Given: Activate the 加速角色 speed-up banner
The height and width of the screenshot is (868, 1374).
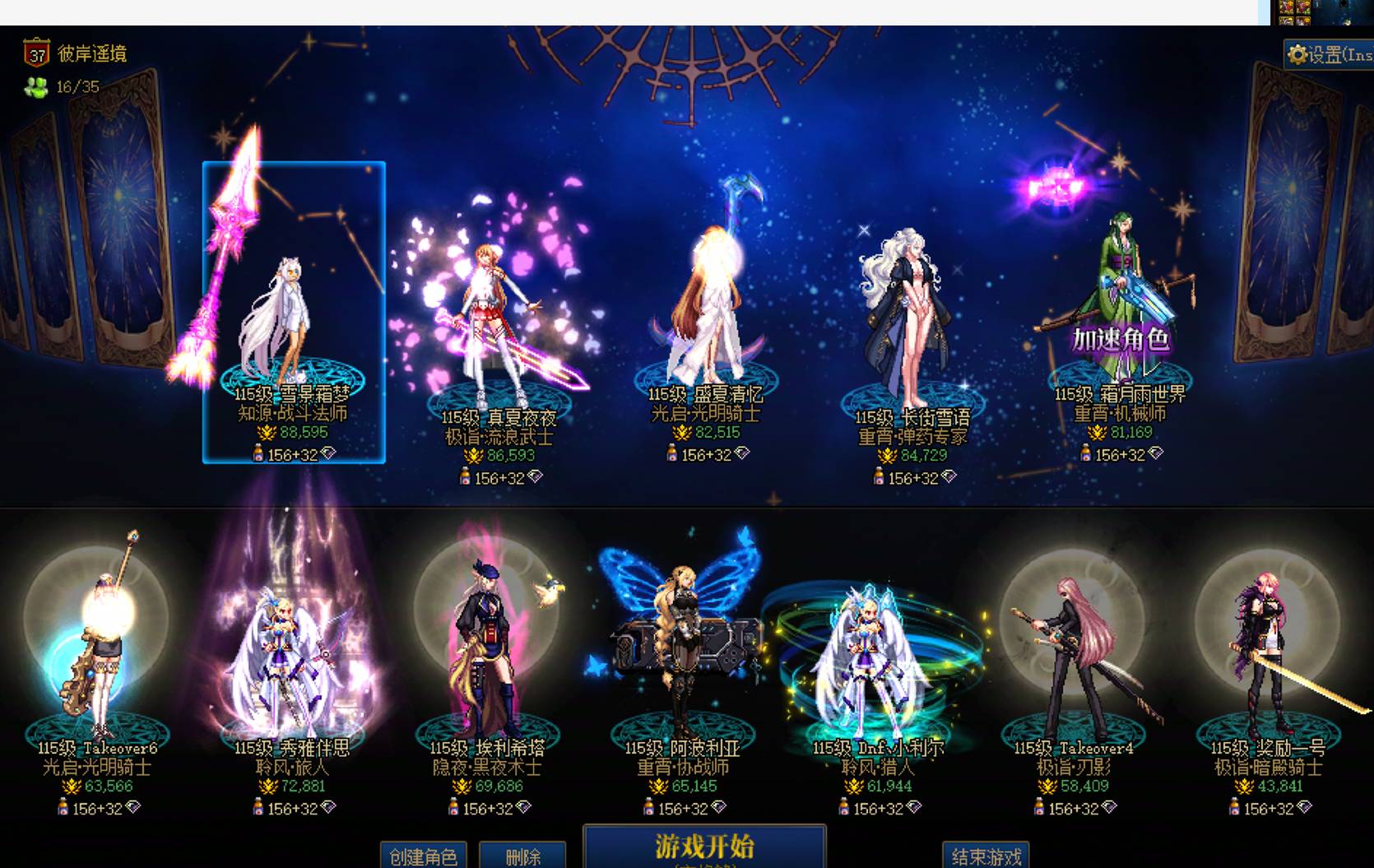Looking at the screenshot, I should pyautogui.click(x=1121, y=340).
